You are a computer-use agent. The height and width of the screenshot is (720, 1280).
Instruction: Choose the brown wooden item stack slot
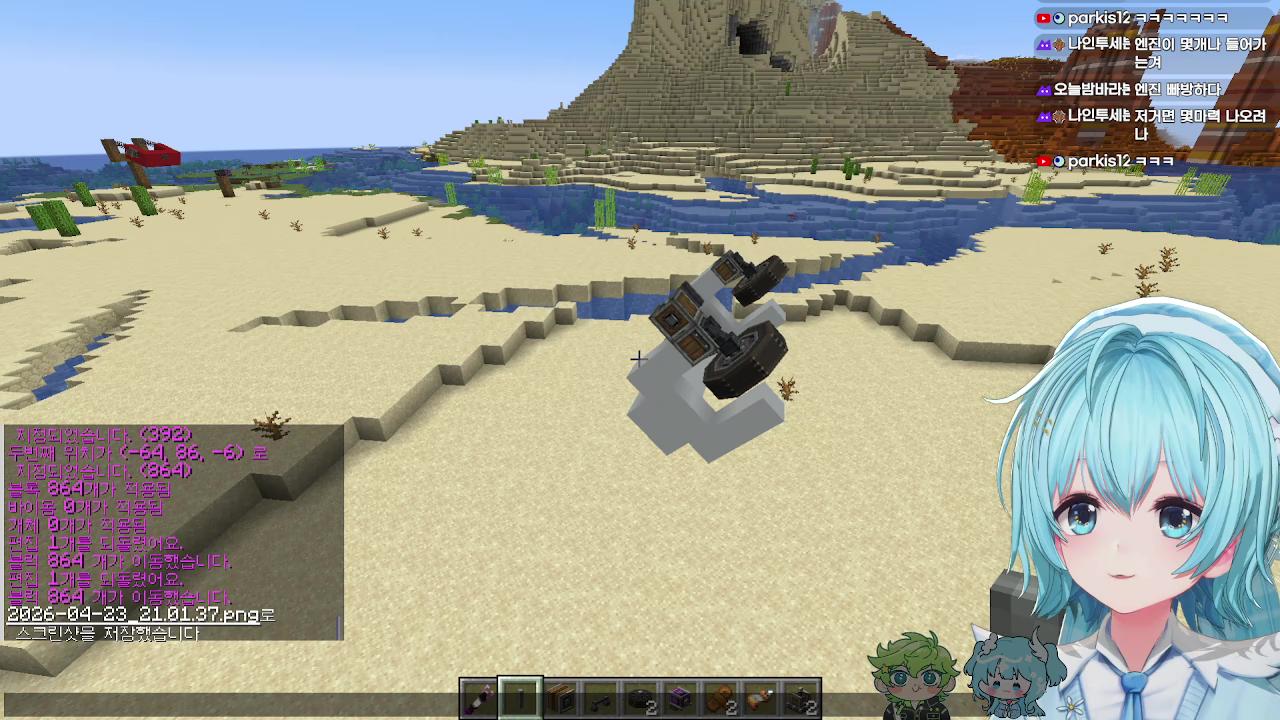(720, 698)
